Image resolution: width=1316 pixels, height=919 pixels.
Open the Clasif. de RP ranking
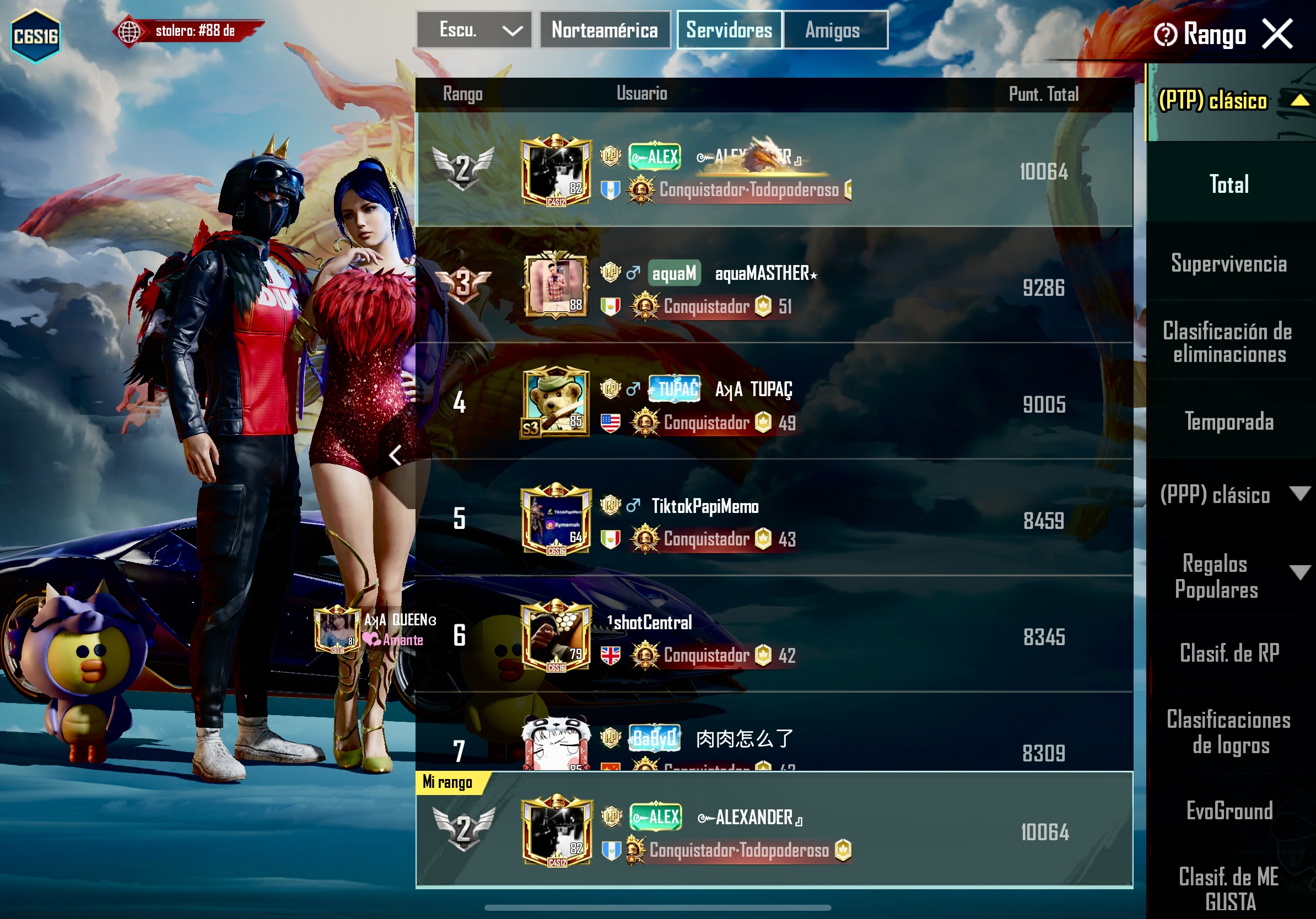1229,653
